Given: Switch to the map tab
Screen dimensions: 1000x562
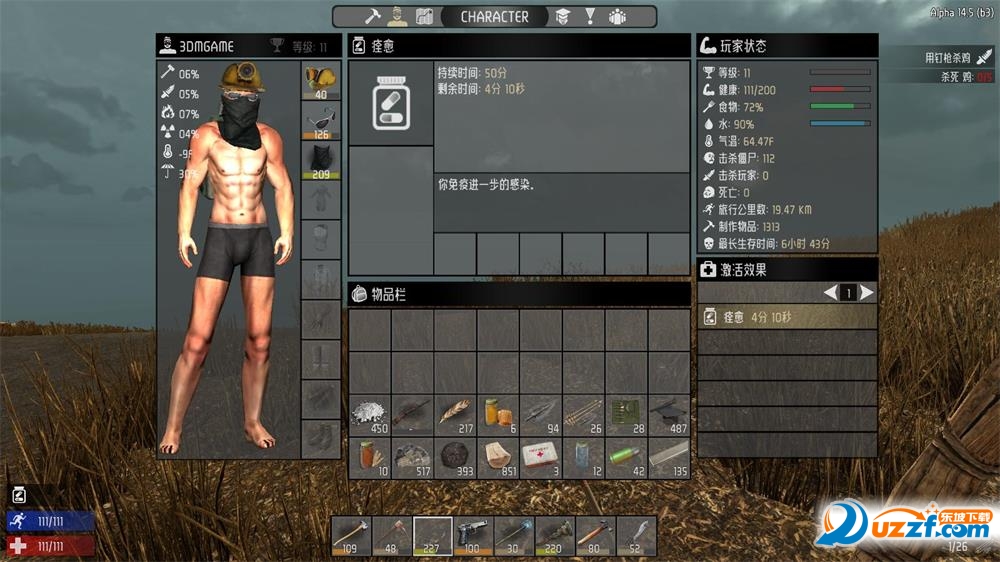Looking at the screenshot, I should pos(424,16).
